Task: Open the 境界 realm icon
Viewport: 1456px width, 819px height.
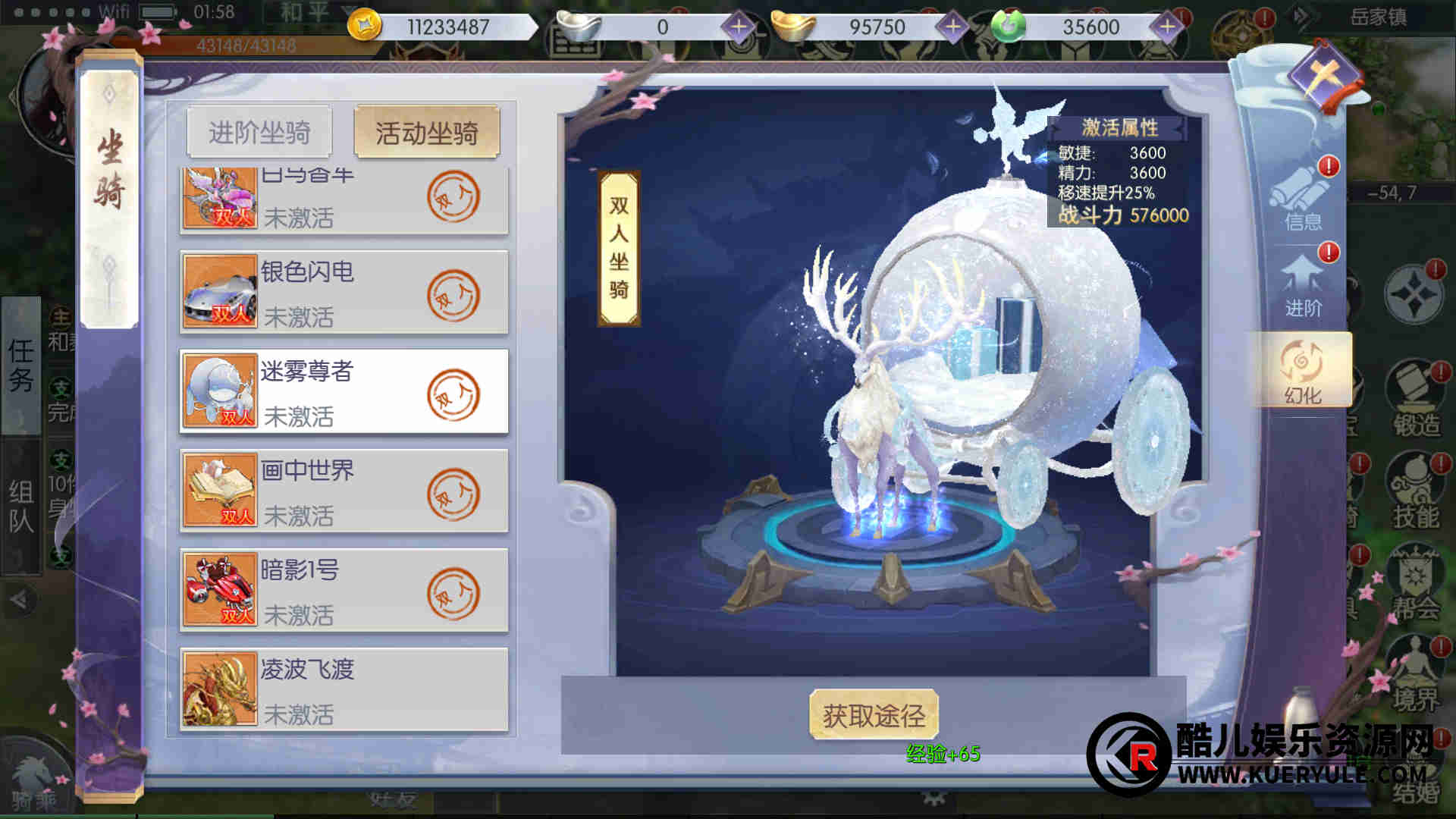Action: point(1415,675)
